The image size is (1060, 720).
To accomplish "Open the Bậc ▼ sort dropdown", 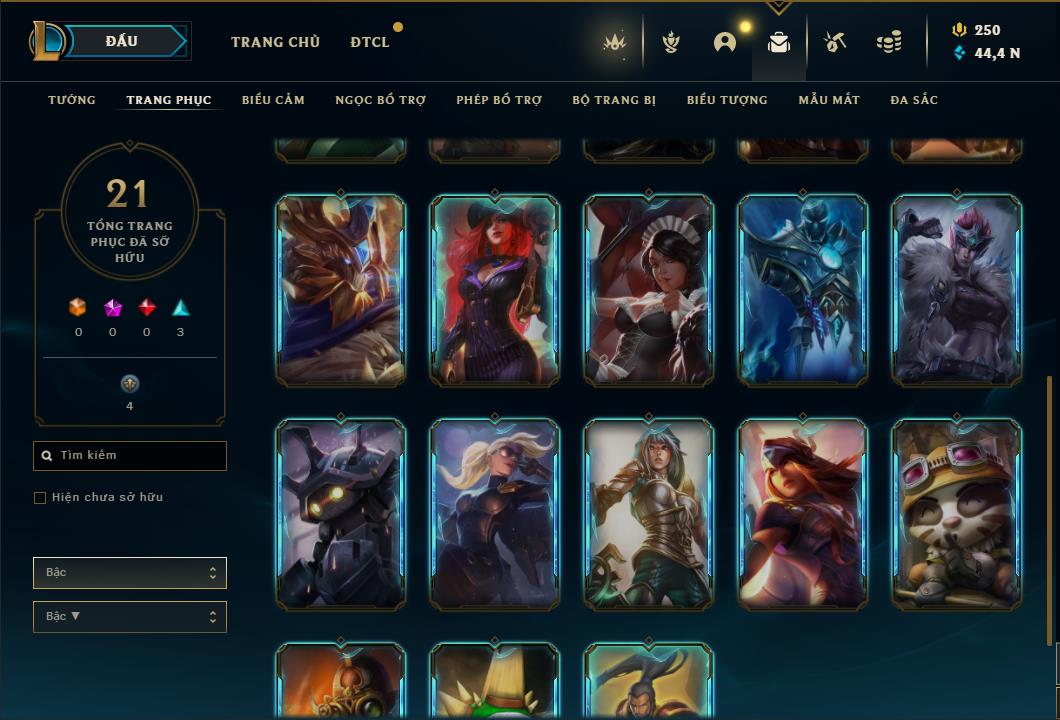I will coord(130,617).
